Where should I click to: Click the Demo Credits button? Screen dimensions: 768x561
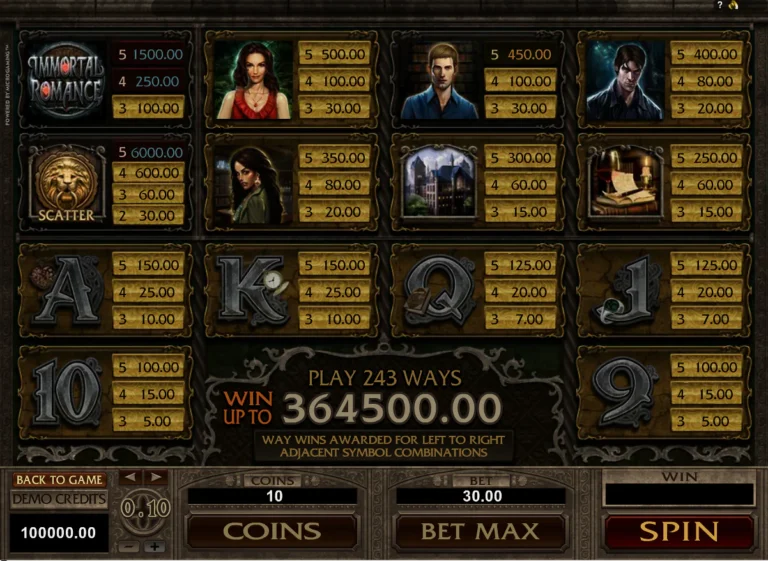pos(59,499)
